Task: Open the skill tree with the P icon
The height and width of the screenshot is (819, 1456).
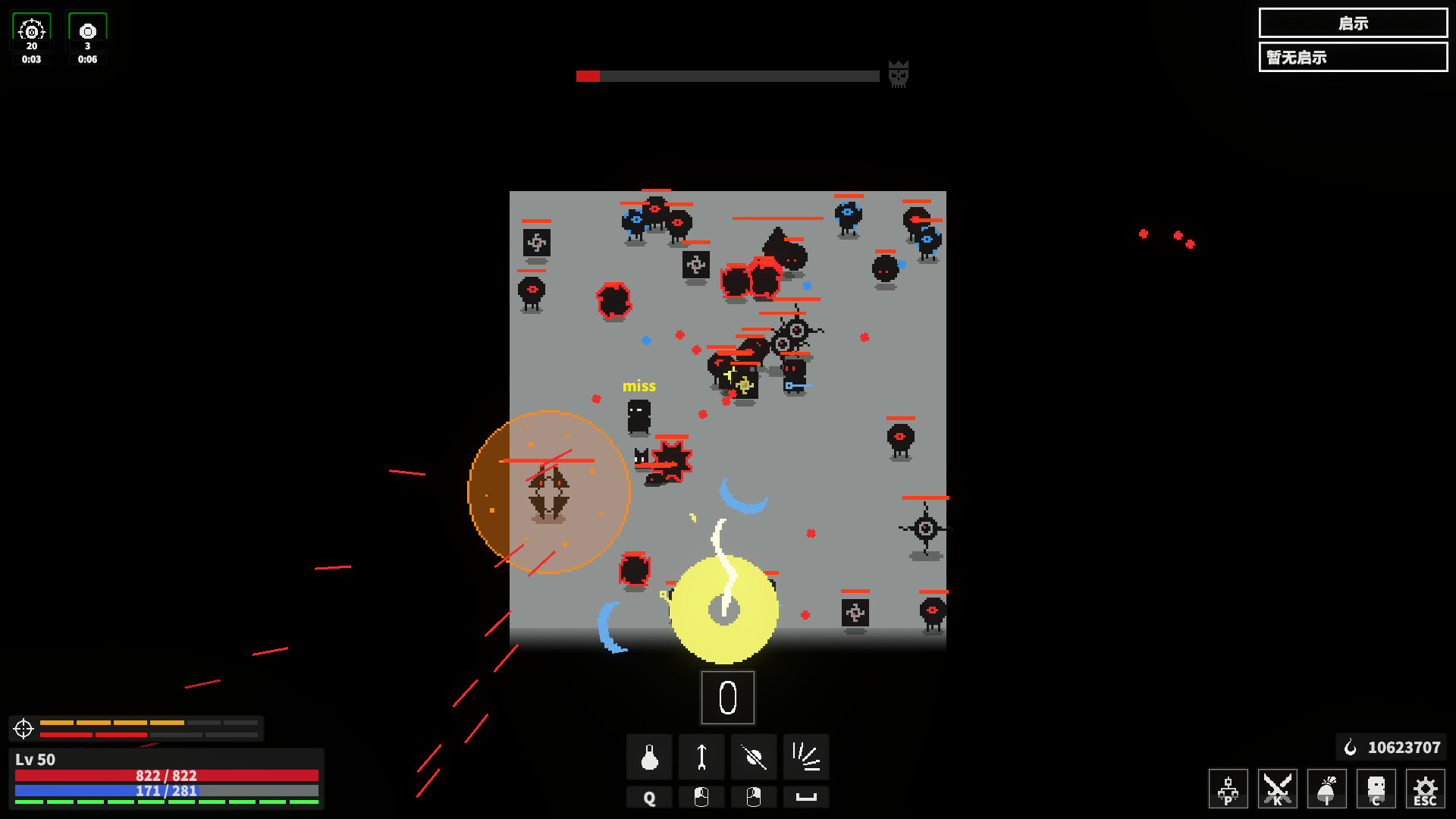Action: point(1228,789)
